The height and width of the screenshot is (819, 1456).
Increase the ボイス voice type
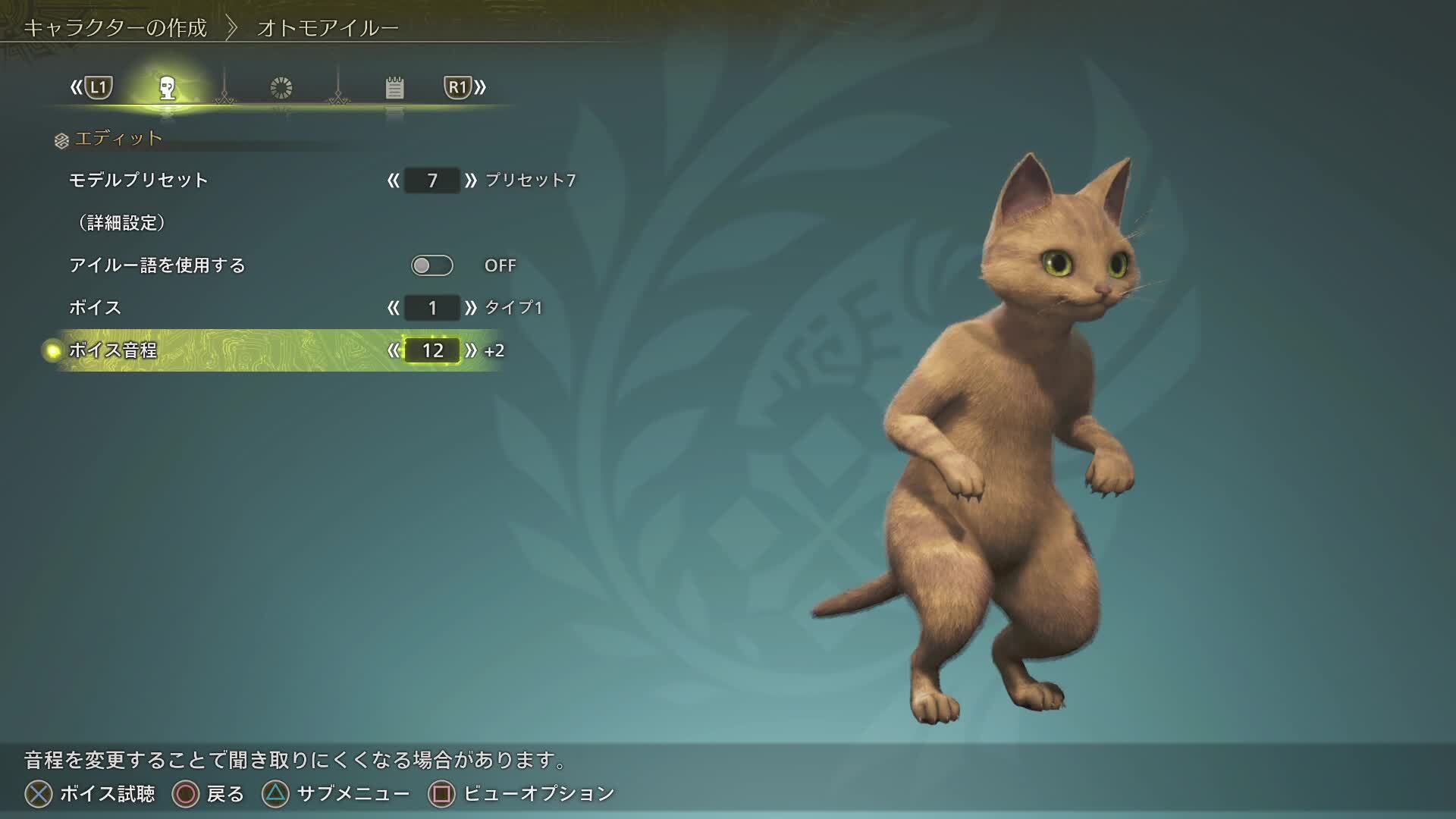coord(471,308)
